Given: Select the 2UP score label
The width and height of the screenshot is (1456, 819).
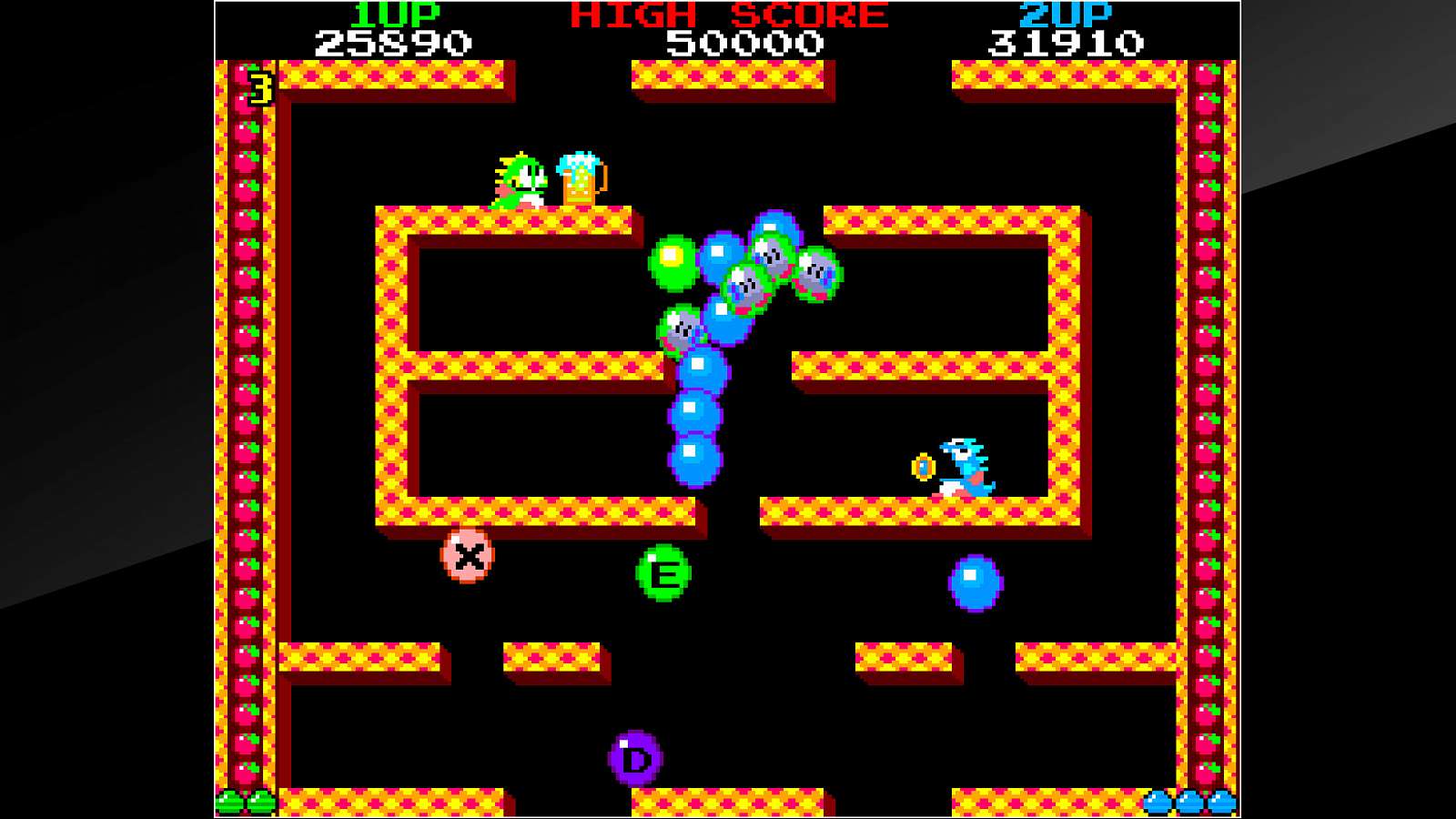Looking at the screenshot, I should pyautogui.click(x=1065, y=14).
